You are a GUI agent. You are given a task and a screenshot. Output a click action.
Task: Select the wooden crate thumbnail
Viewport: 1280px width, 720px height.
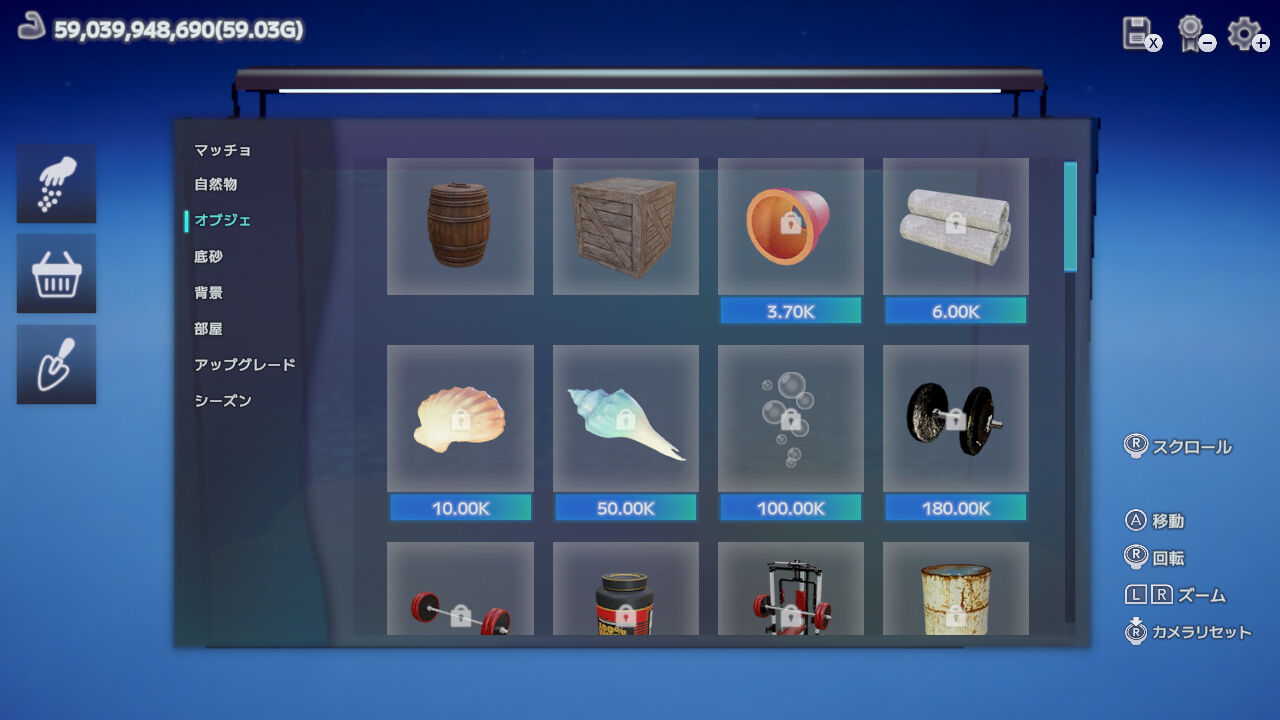pos(625,226)
